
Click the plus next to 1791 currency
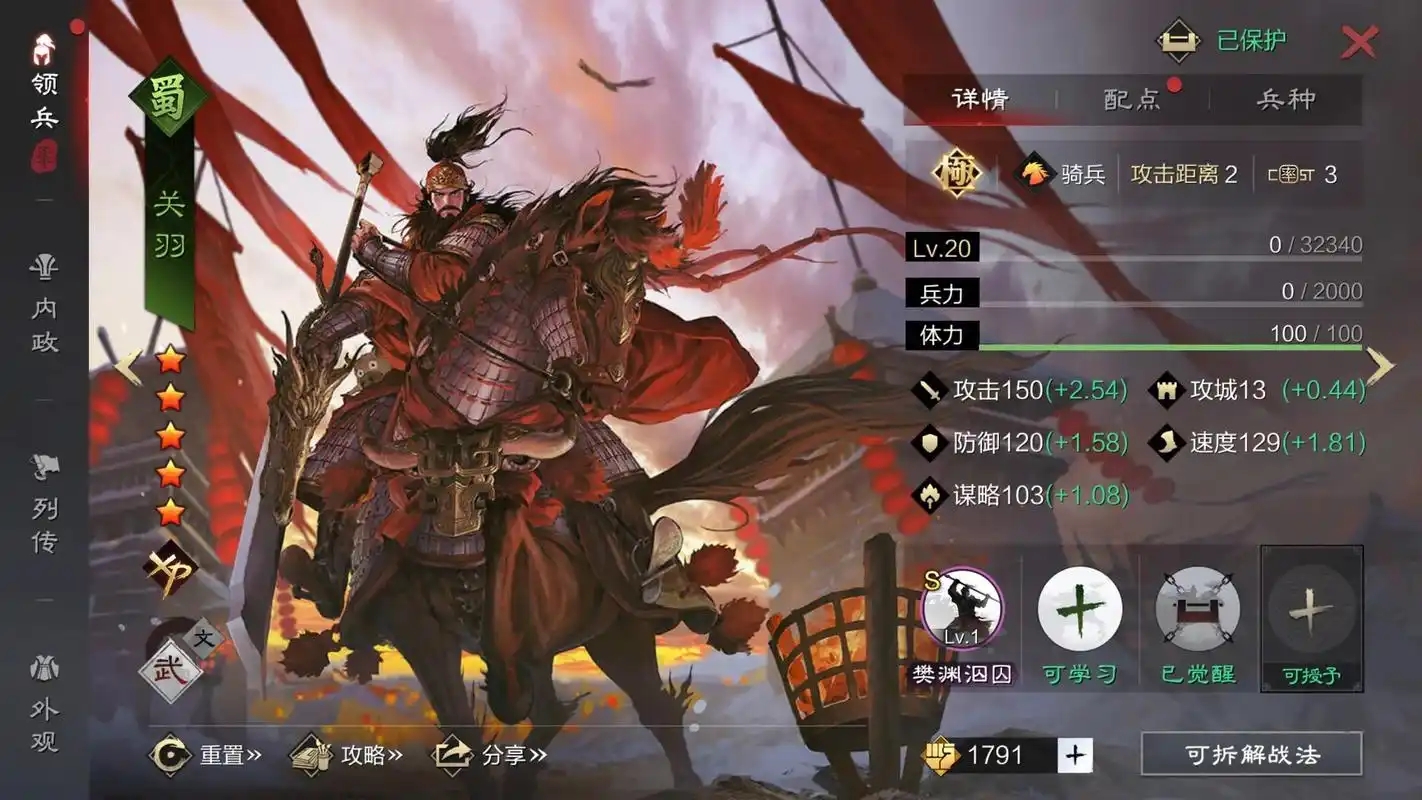(1076, 756)
